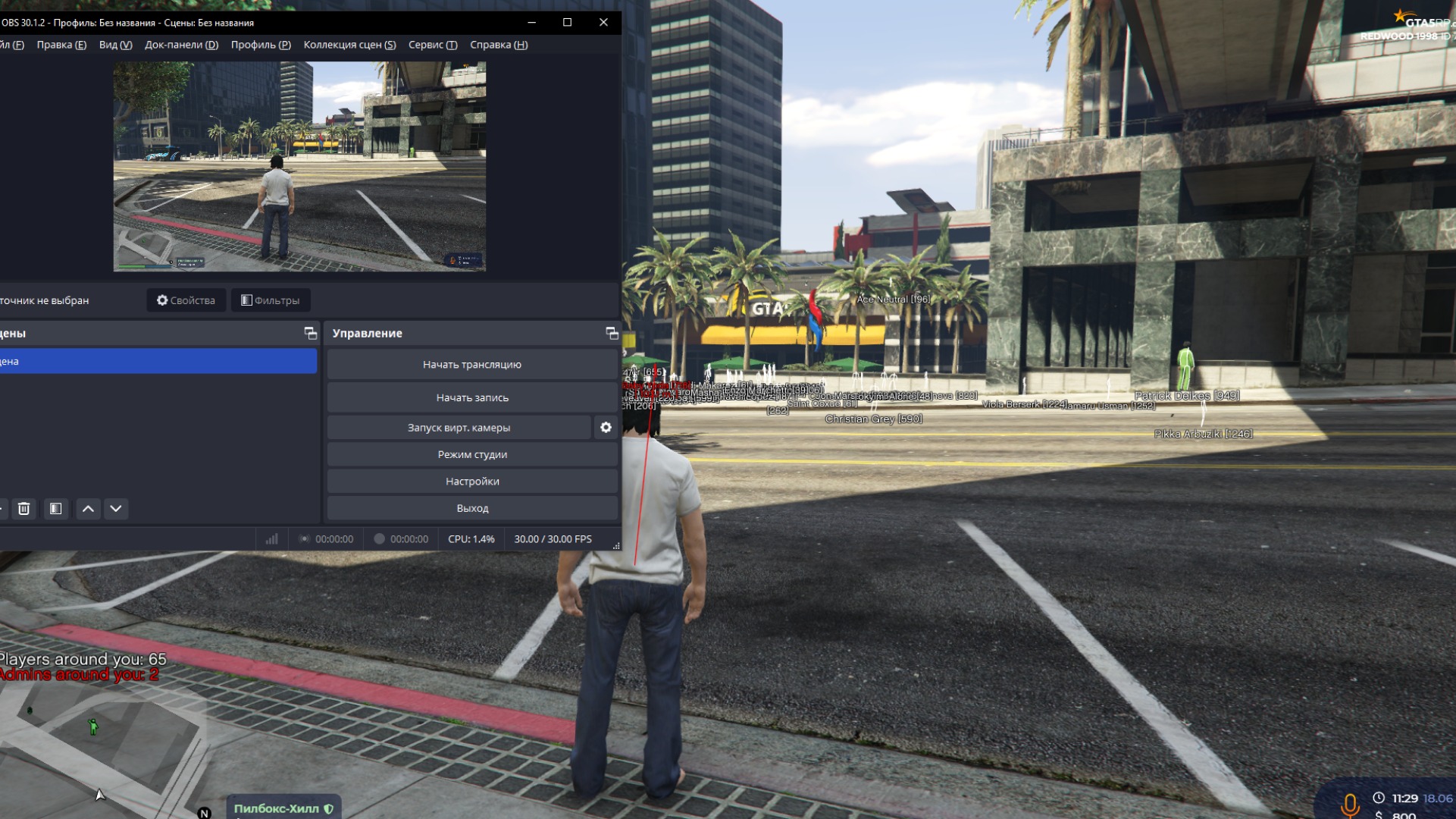The width and height of the screenshot is (1456, 819).
Task: Pop out the Управление panel using its corner icon
Action: click(611, 332)
